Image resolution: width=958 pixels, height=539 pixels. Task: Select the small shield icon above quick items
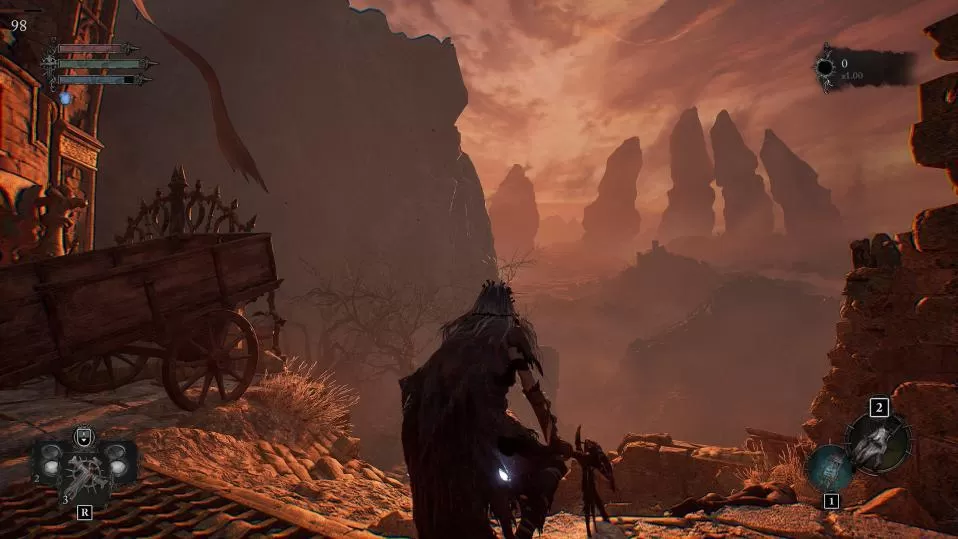[84, 436]
